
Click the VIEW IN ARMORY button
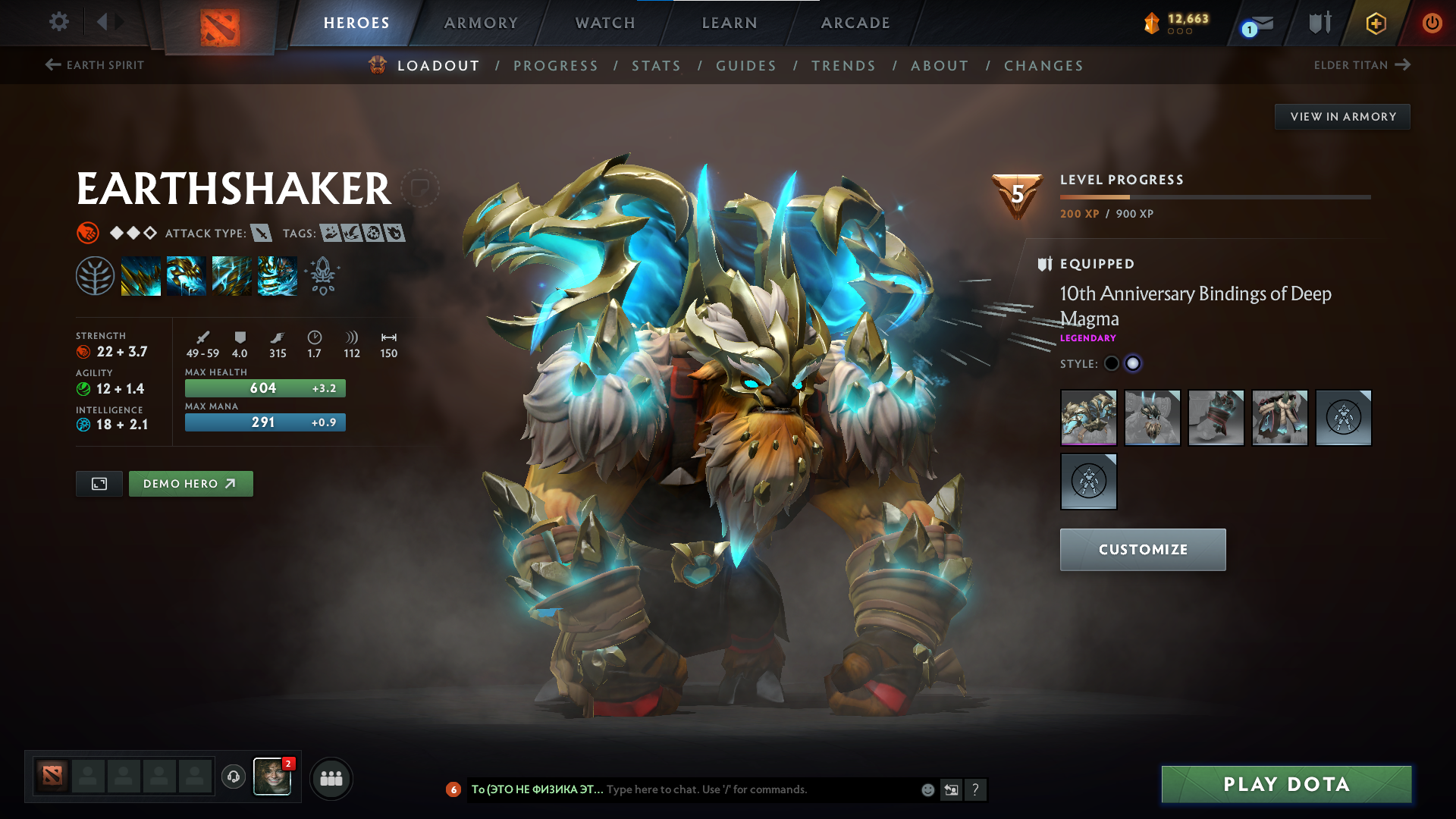[1342, 116]
